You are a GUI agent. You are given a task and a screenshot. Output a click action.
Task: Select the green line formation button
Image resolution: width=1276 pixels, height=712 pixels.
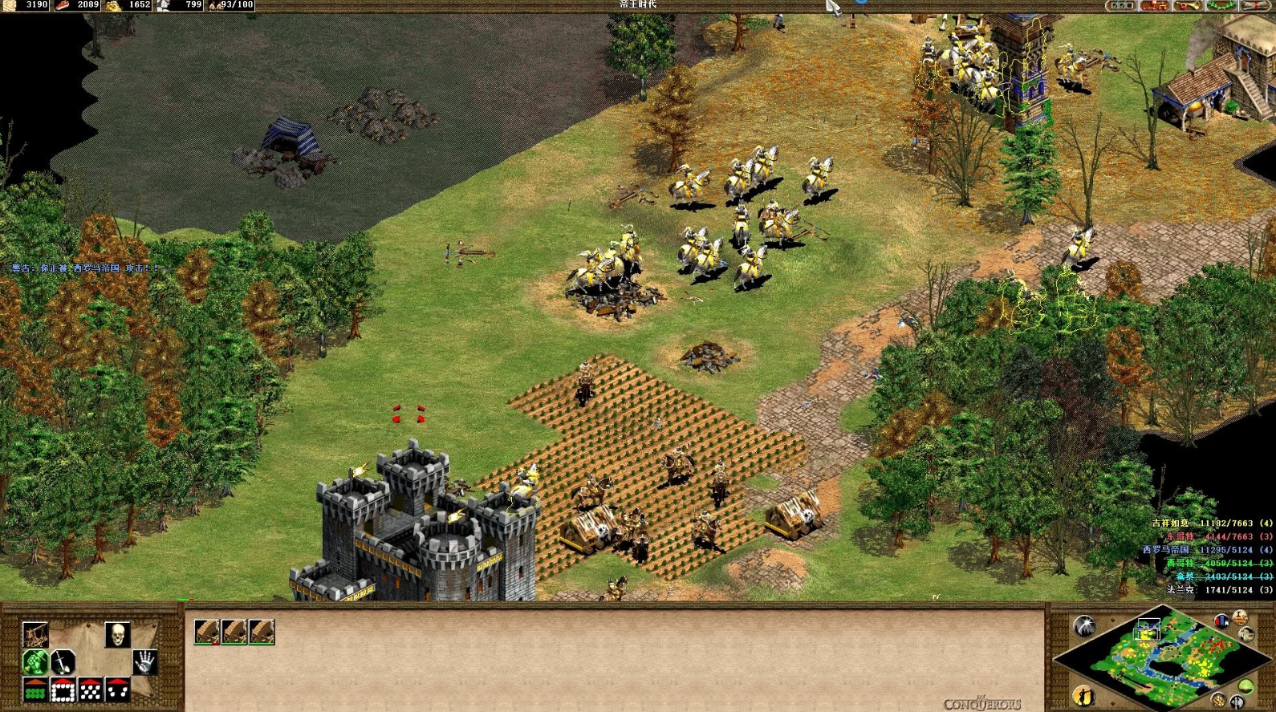click(36, 690)
